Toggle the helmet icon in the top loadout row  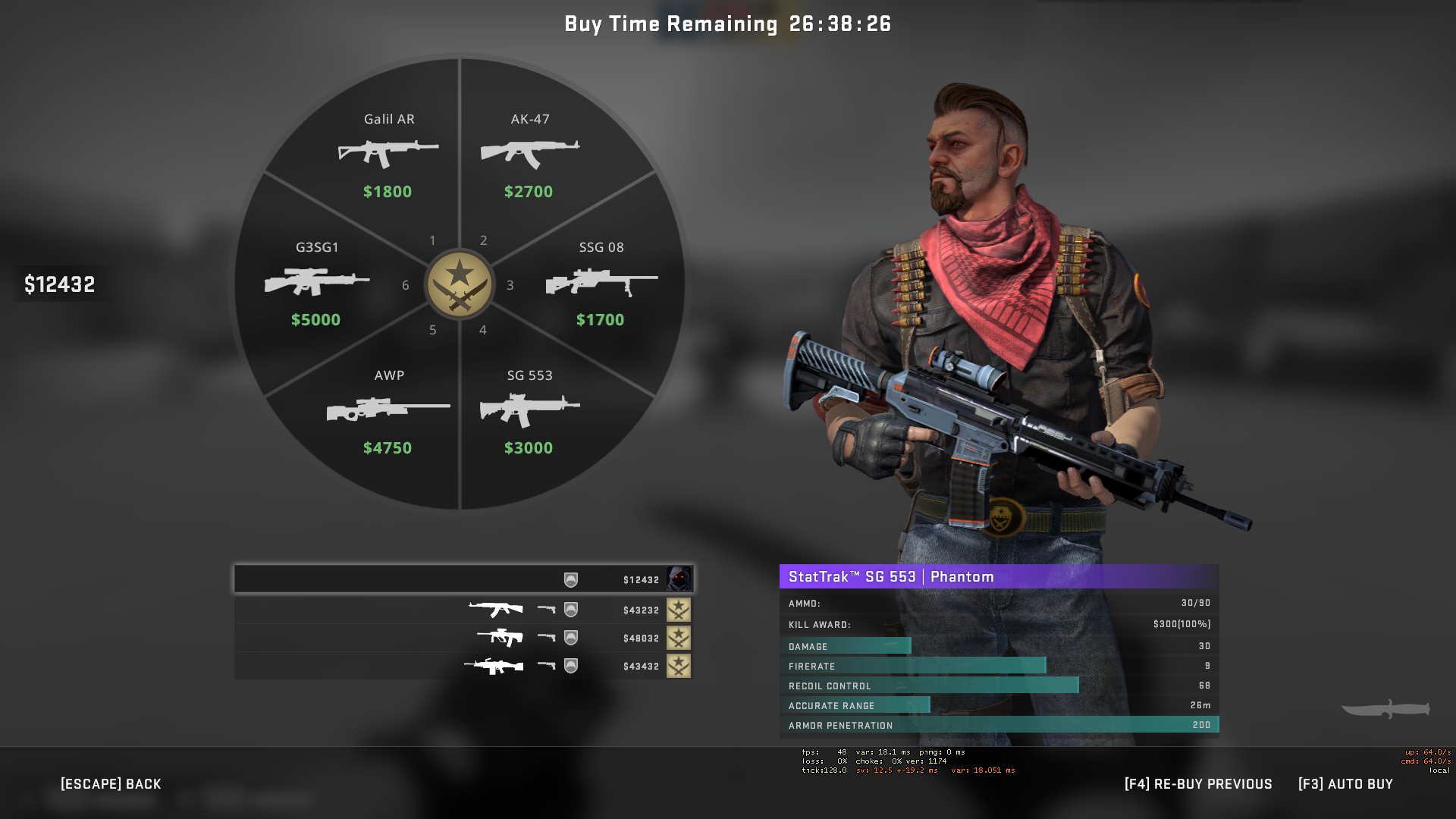570,579
